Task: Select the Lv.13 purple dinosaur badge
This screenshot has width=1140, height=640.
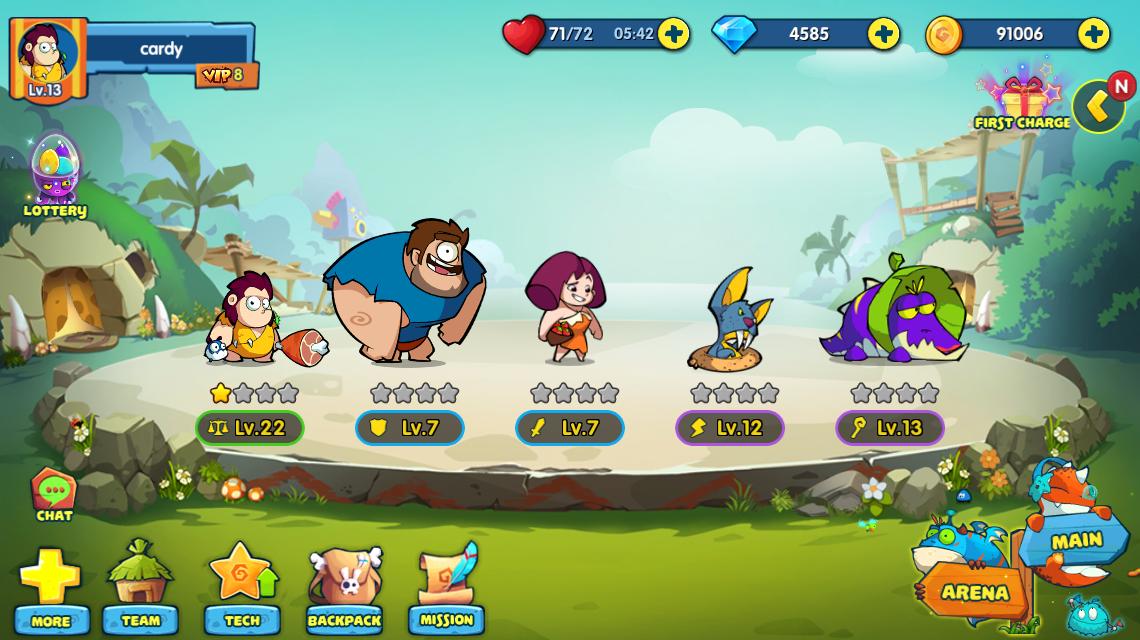Action: pyautogui.click(x=890, y=428)
